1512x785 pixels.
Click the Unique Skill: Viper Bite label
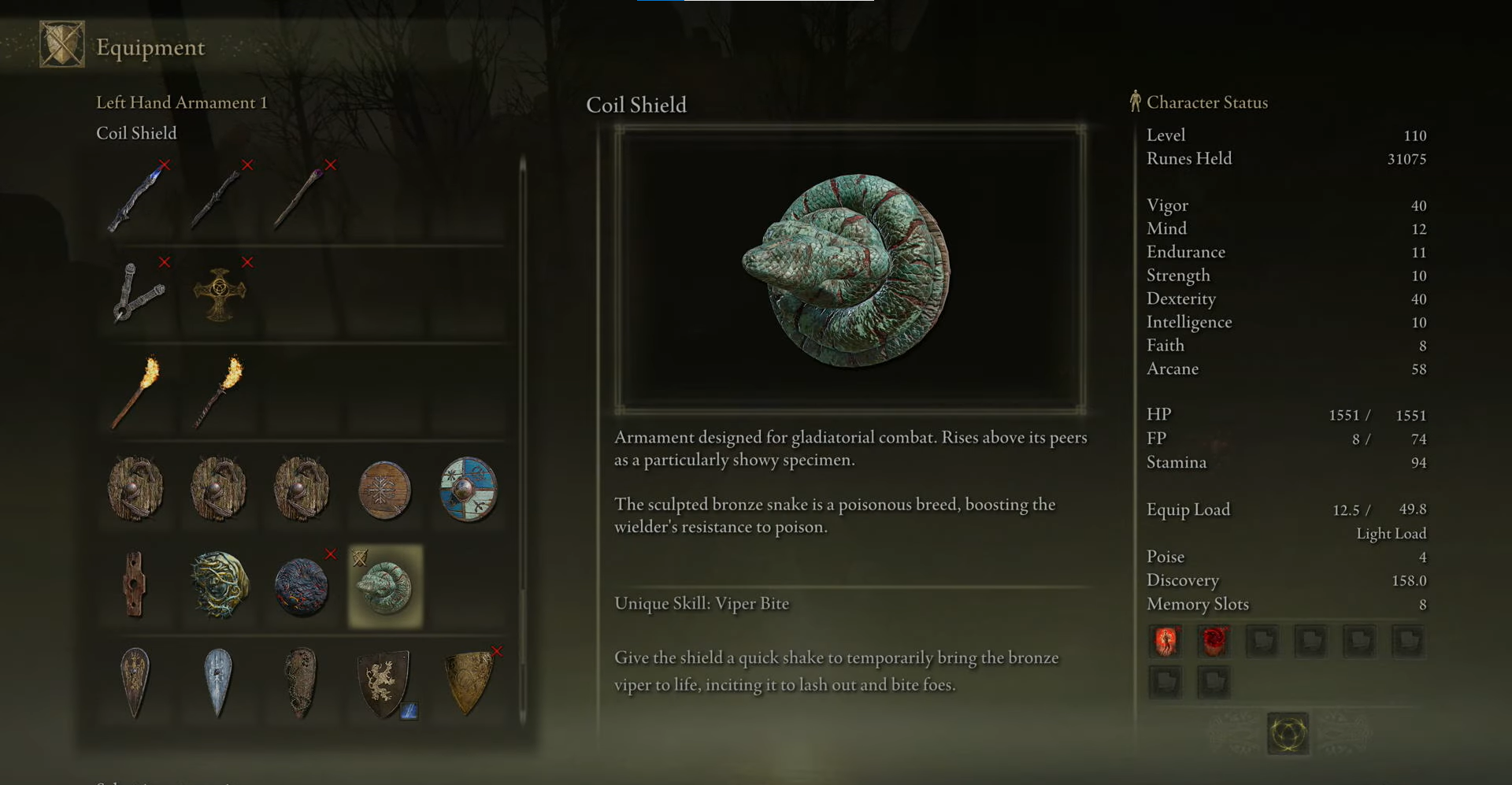[x=702, y=603]
